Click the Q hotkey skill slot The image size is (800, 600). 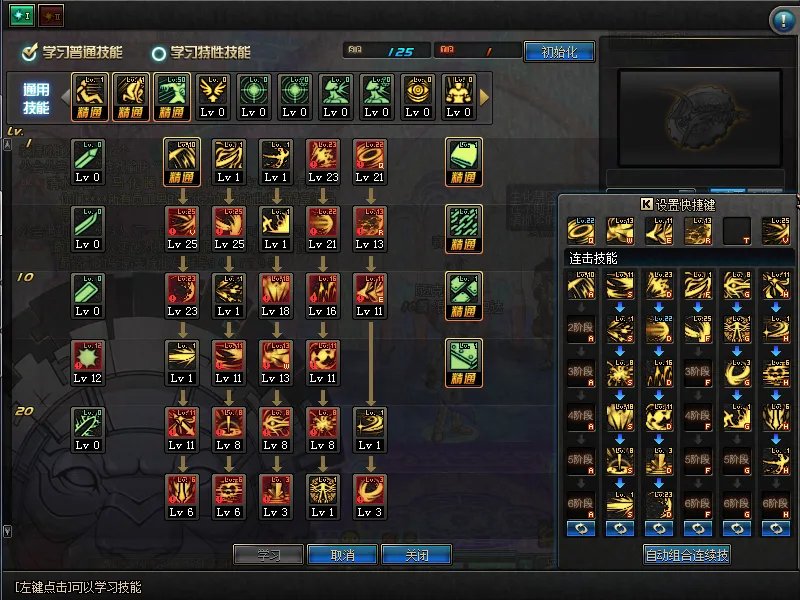[x=581, y=231]
